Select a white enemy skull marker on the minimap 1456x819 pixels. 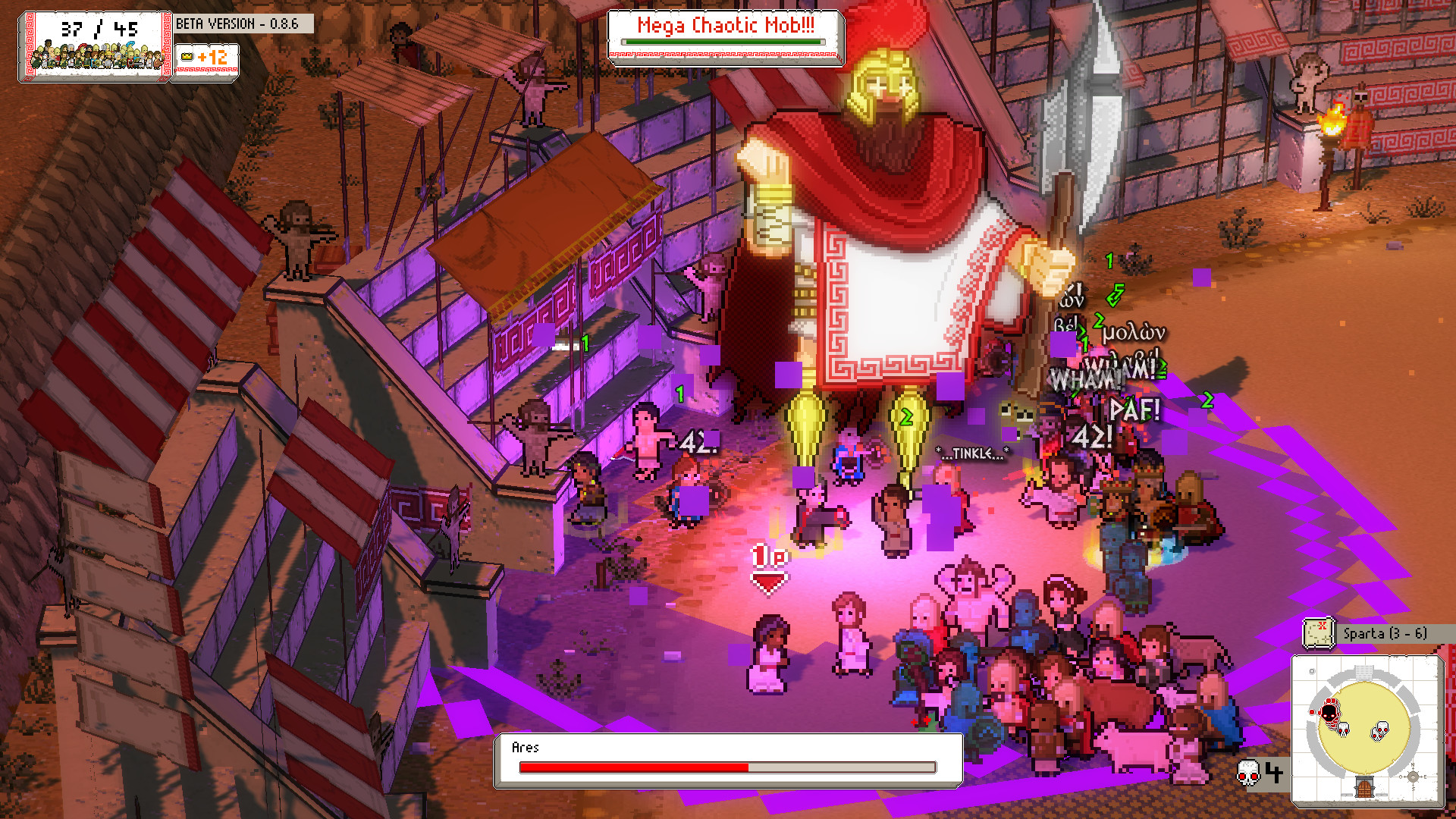point(1380,730)
